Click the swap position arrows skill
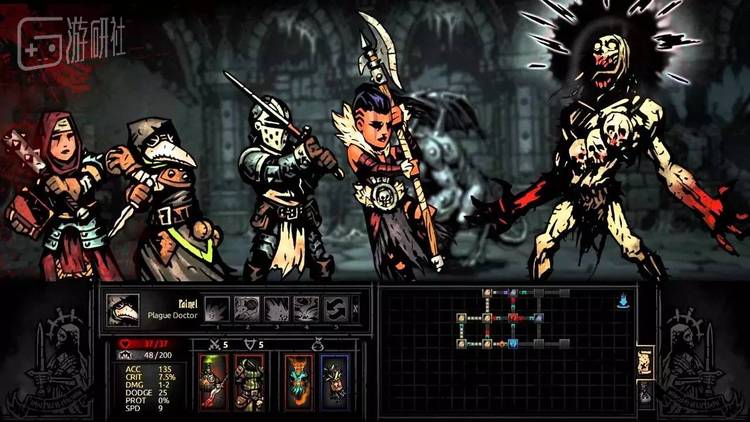Image resolution: width=750 pixels, height=422 pixels. tap(337, 308)
